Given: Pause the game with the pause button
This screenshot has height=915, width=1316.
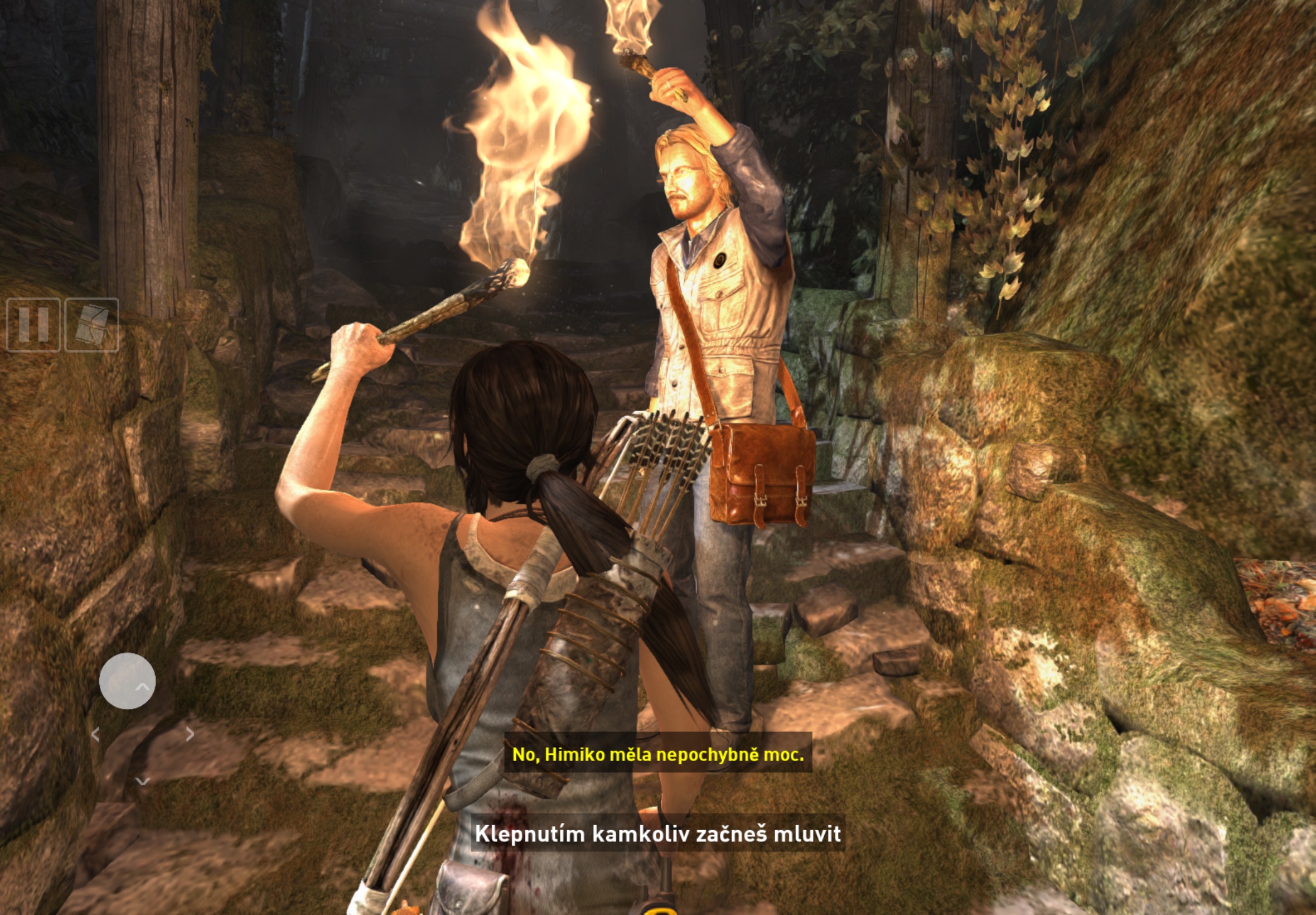Looking at the screenshot, I should (33, 325).
